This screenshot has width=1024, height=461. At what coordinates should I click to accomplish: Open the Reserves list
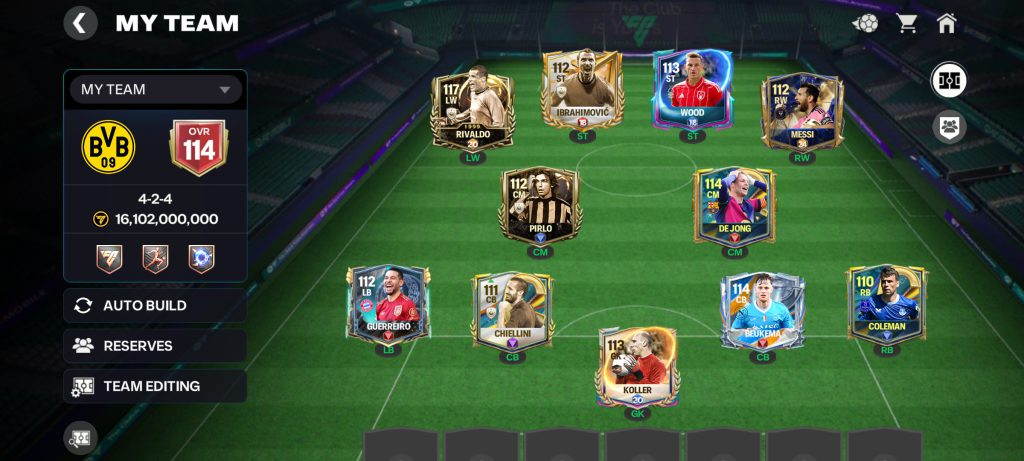[x=155, y=346]
